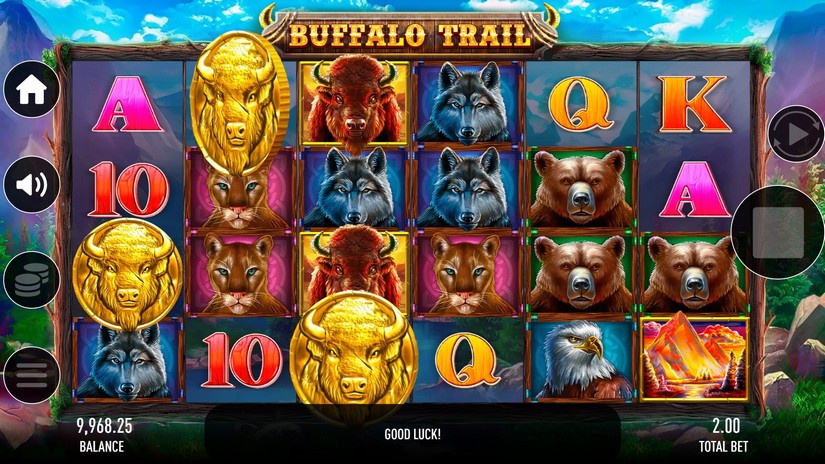Viewport: 825px width, 464px height.
Task: Start autoplay with the play arrow button
Action: [795, 134]
